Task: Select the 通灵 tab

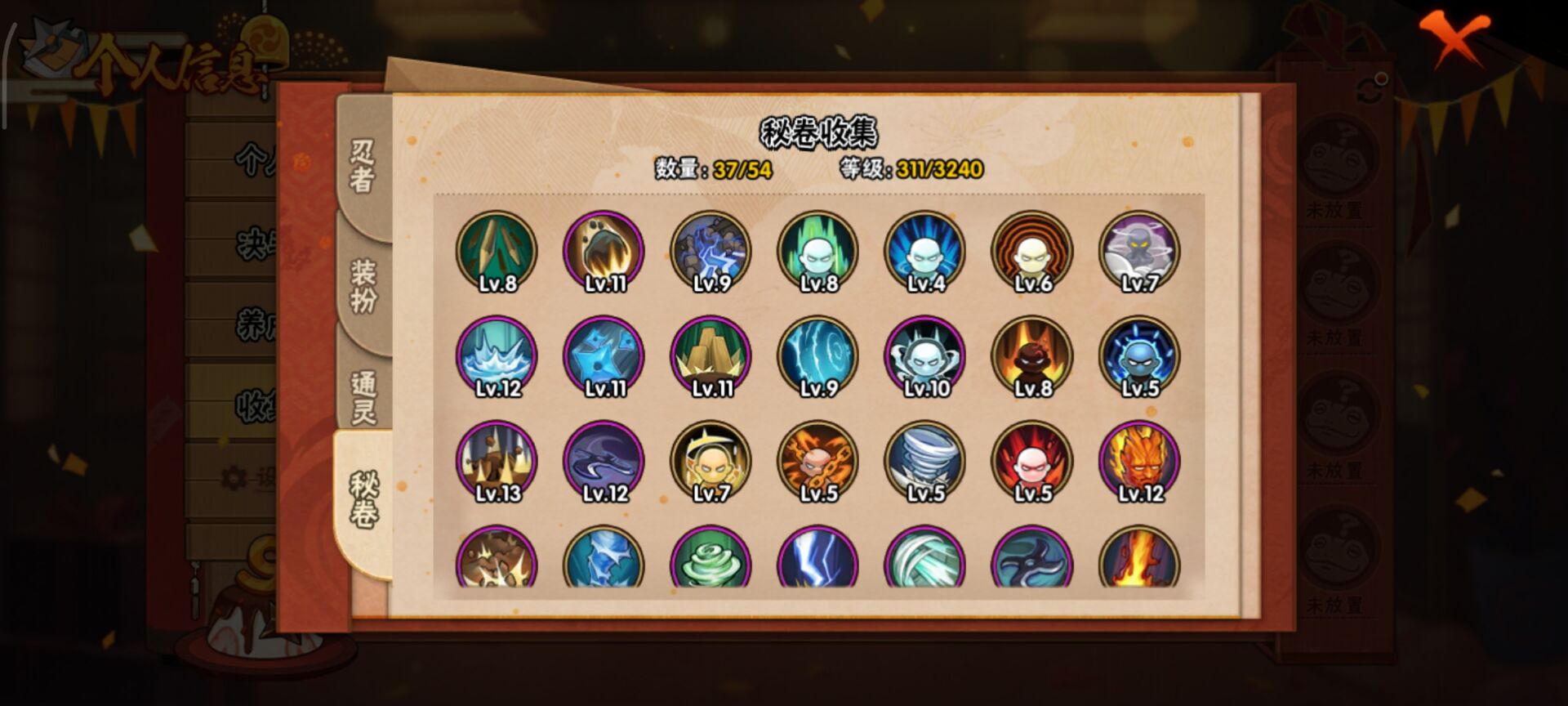Action: coord(363,396)
